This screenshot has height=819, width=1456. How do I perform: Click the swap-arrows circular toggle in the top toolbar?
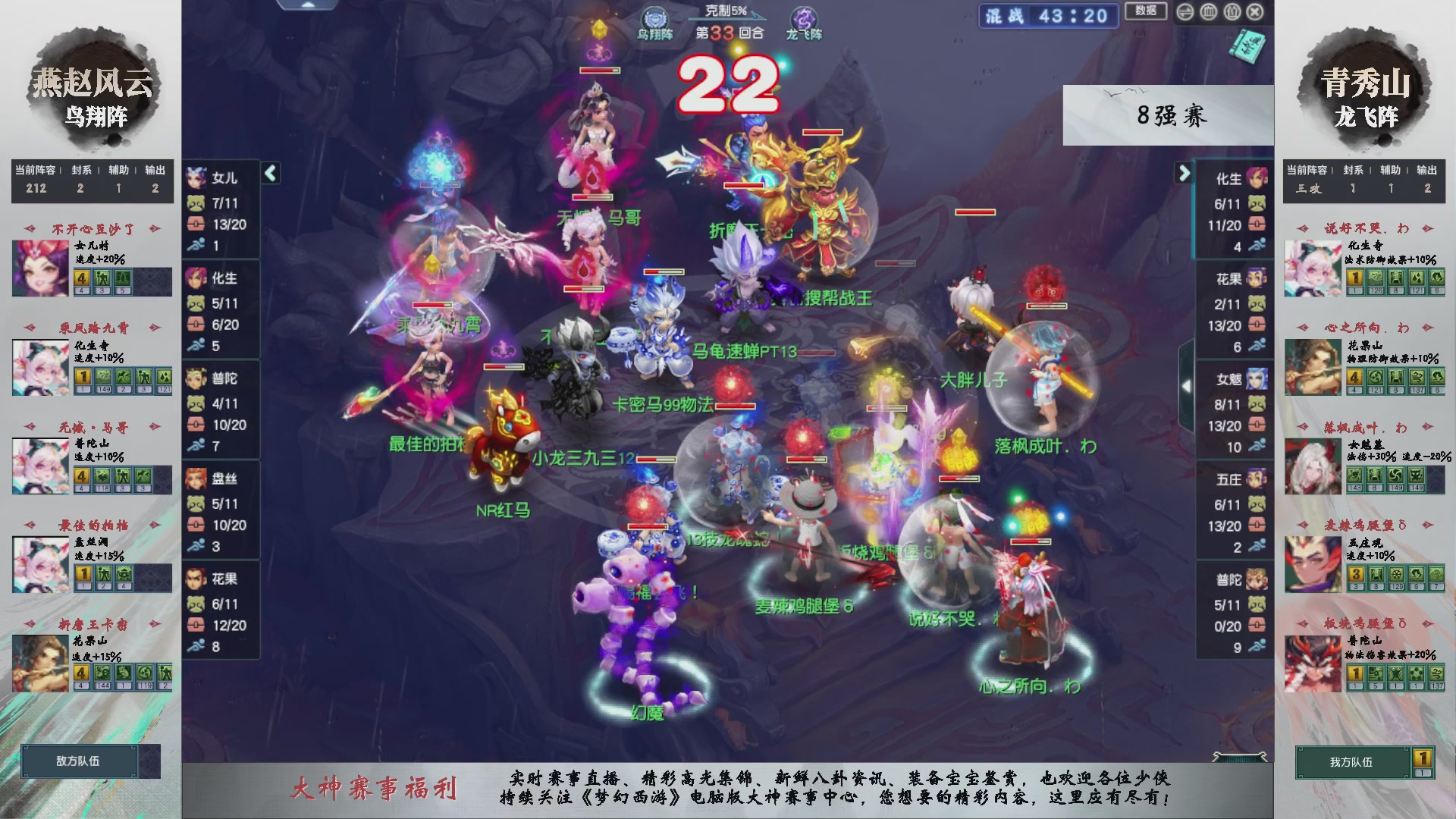1185,12
